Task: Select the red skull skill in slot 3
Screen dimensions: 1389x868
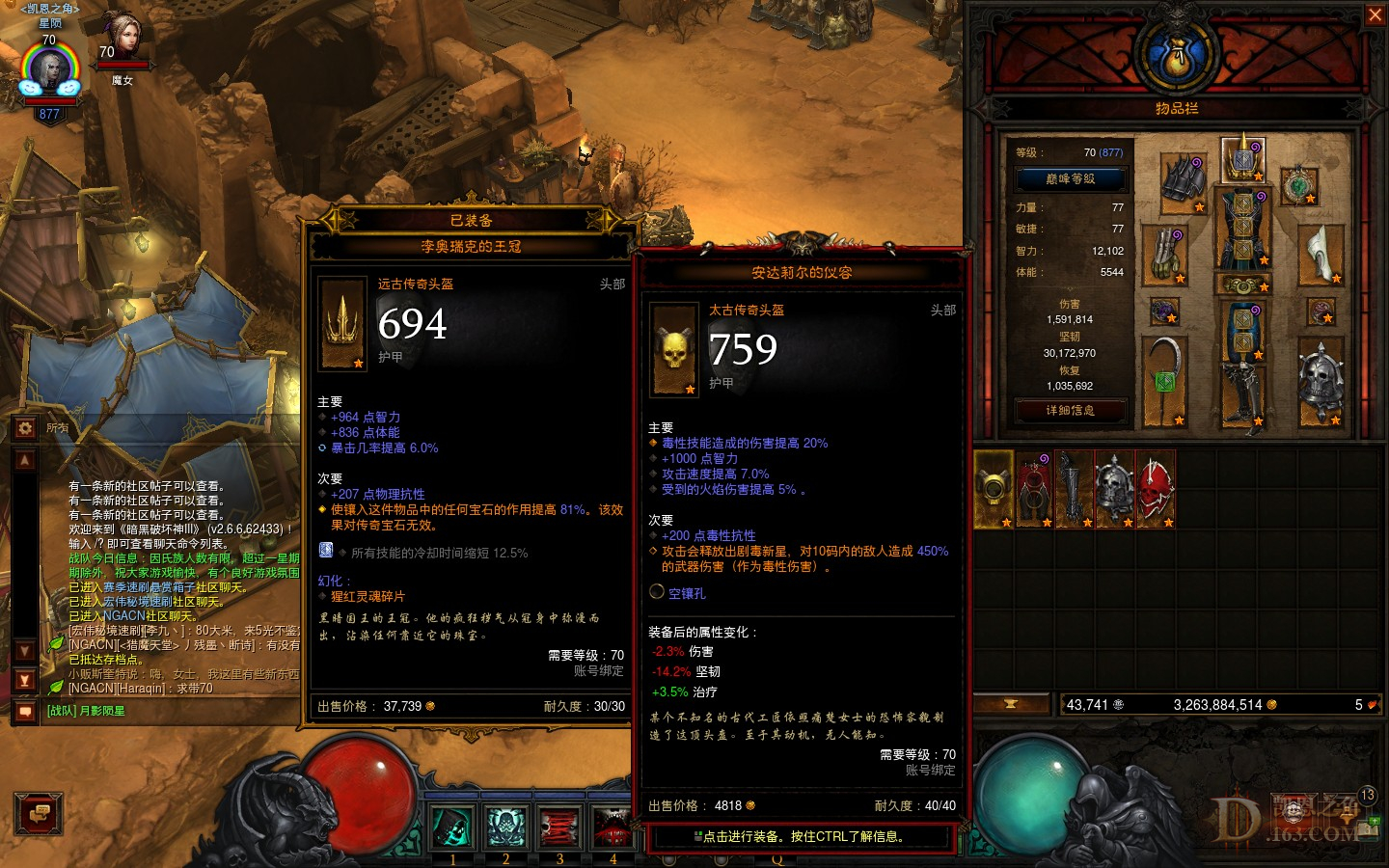Action: pyautogui.click(x=559, y=827)
